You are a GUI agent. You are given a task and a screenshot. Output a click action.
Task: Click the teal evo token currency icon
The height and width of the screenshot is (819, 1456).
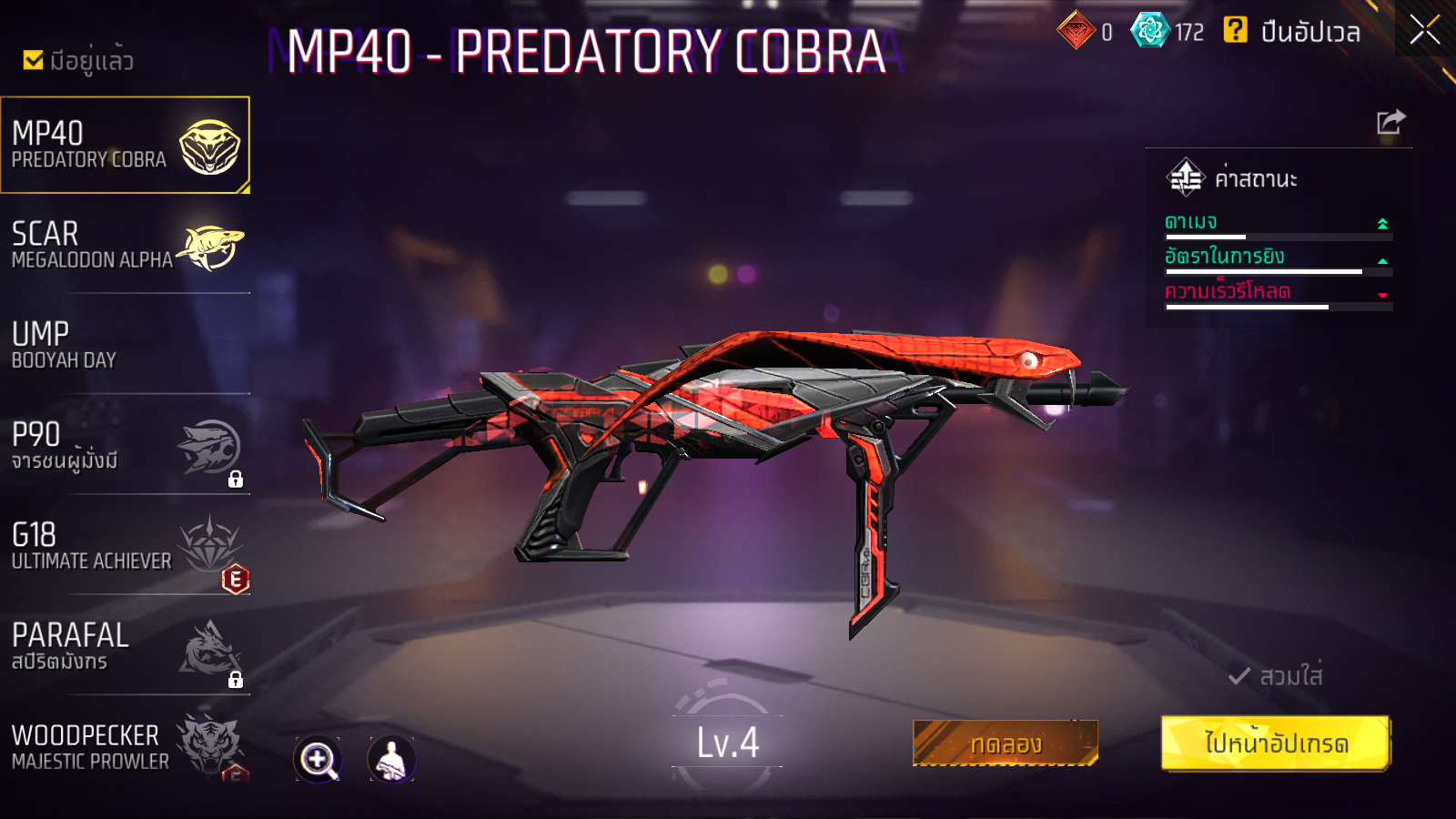(x=1149, y=30)
